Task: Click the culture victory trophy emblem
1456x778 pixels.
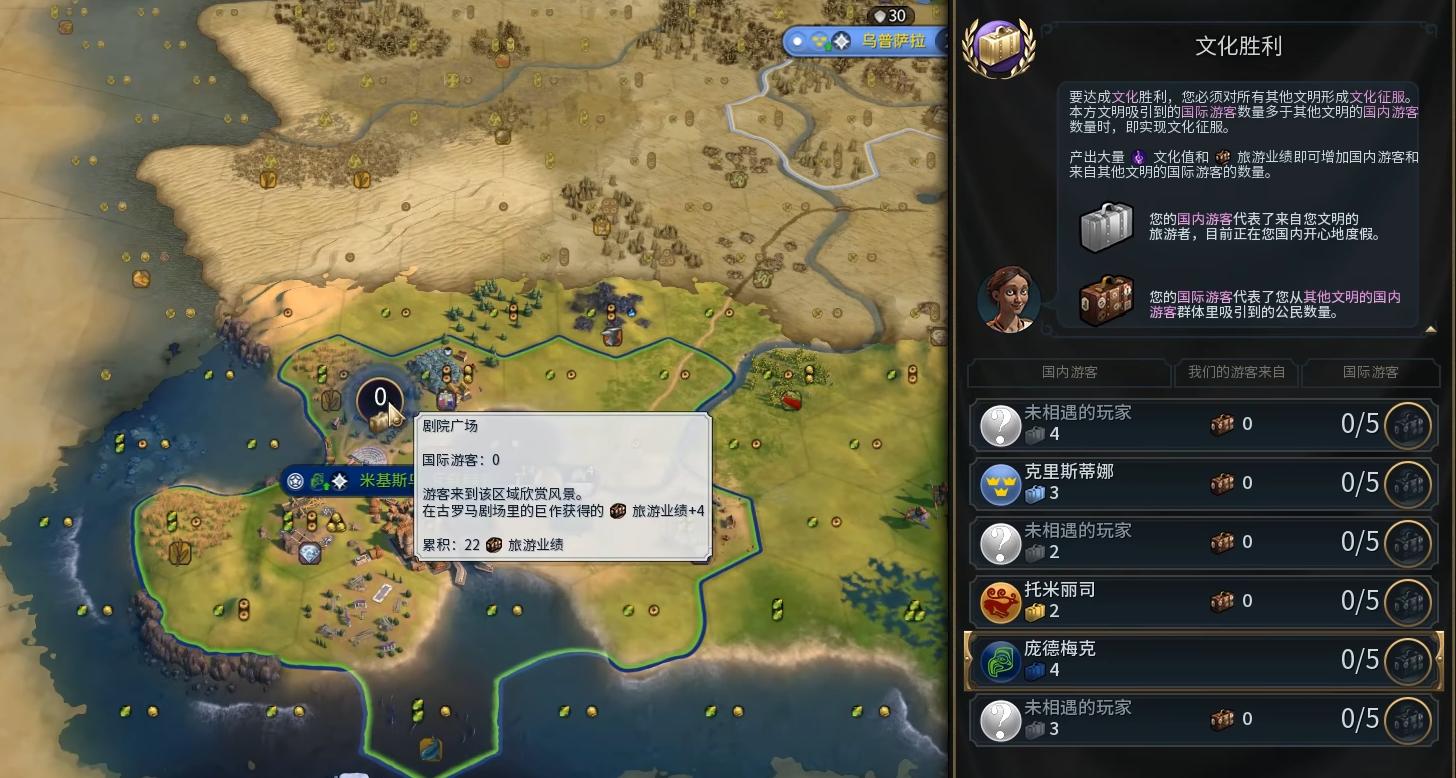Action: 1000,43
